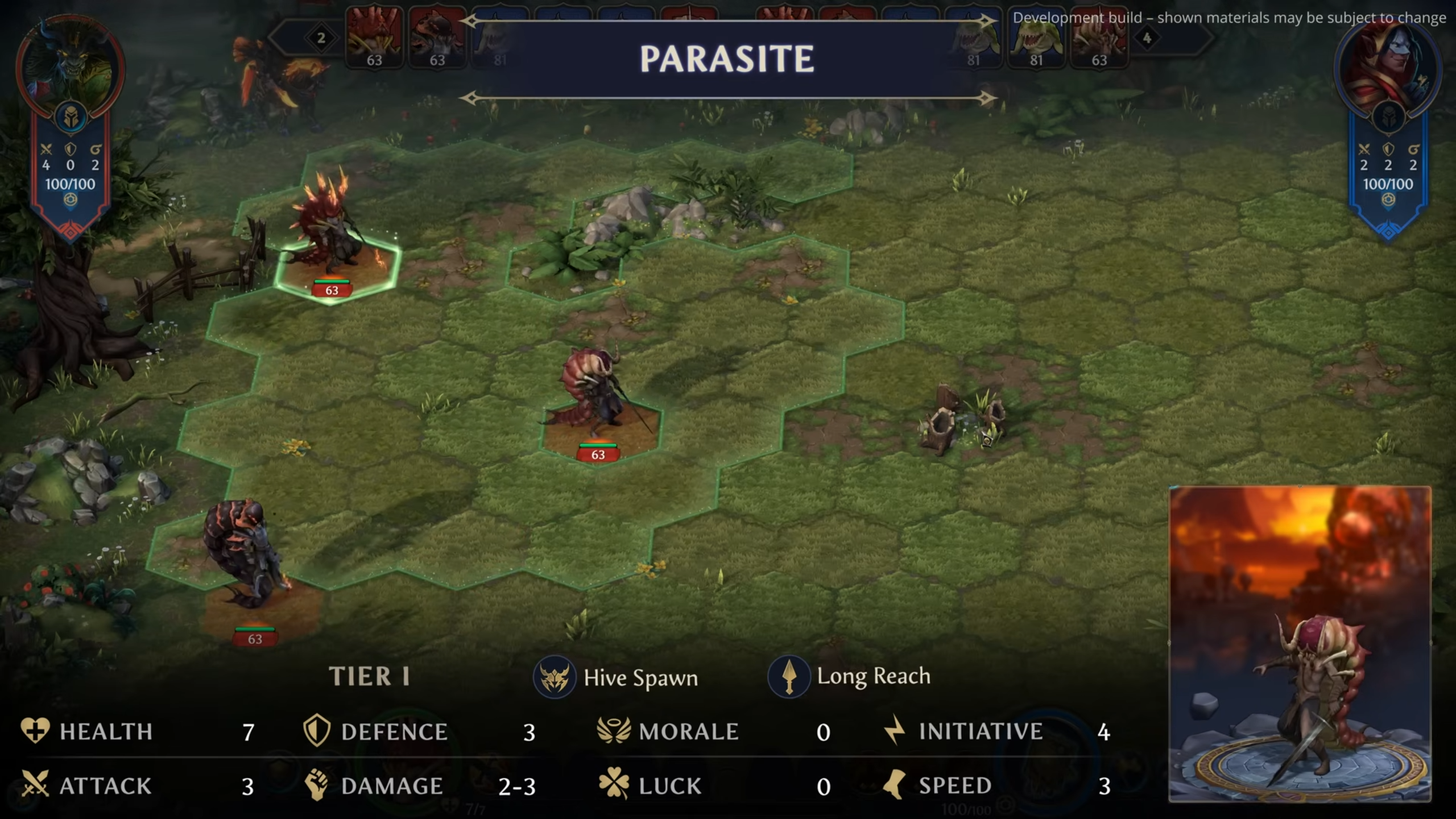1456x819 pixels.
Task: Click the Hive Spawn ability icon
Action: [x=554, y=677]
